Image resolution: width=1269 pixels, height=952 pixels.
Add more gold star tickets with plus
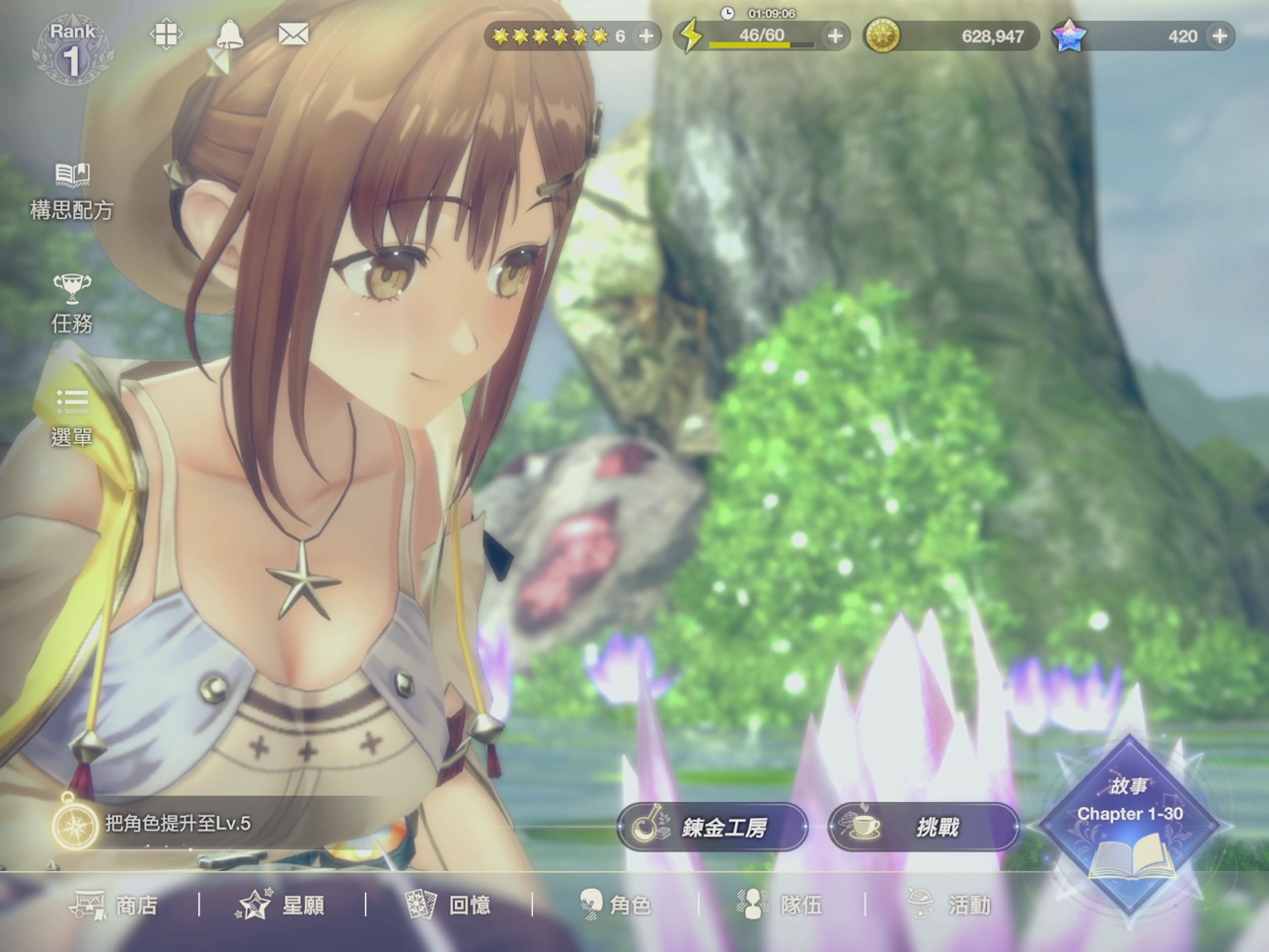(646, 37)
